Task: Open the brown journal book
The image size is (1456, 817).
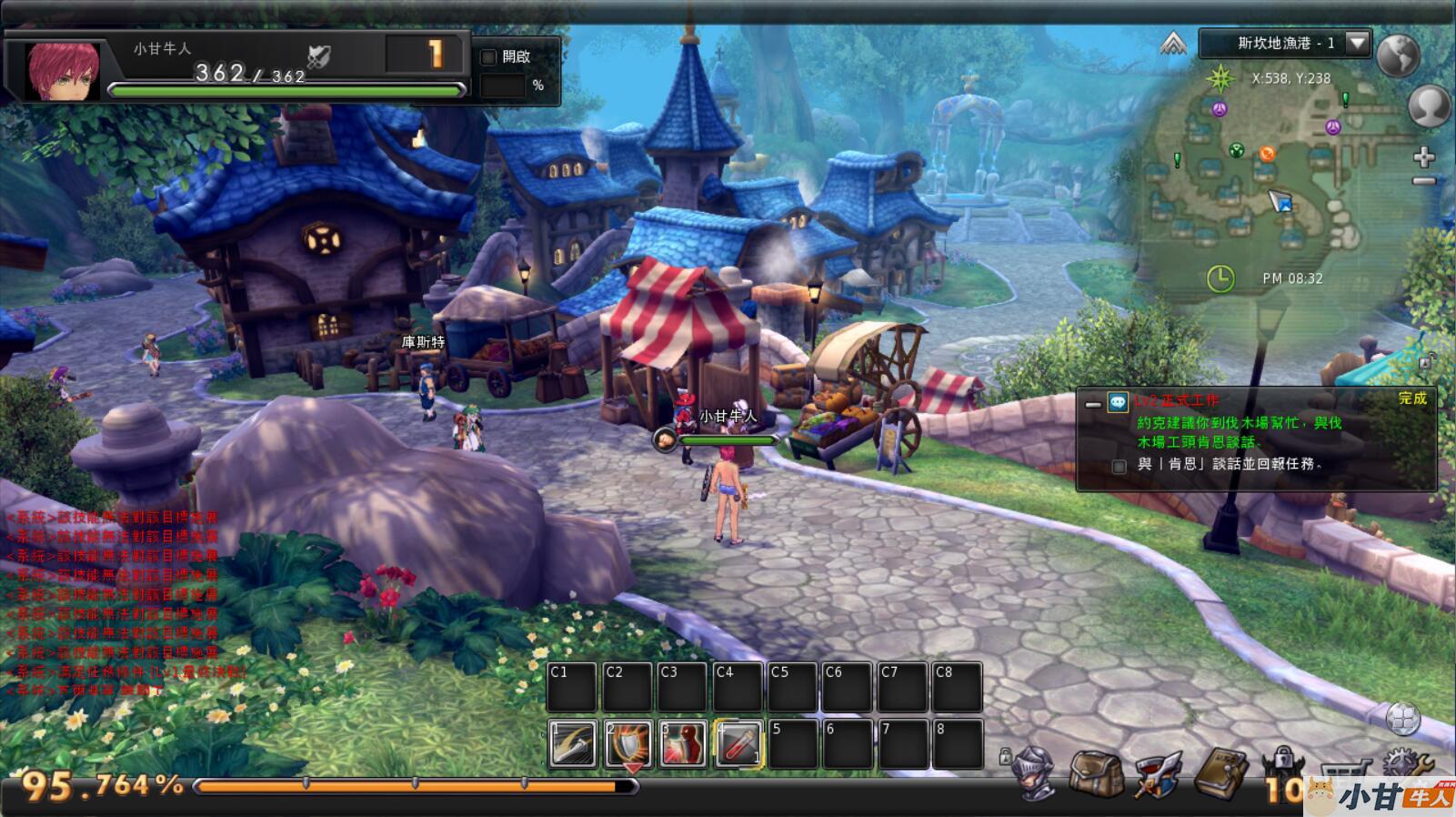Action: [1220, 772]
